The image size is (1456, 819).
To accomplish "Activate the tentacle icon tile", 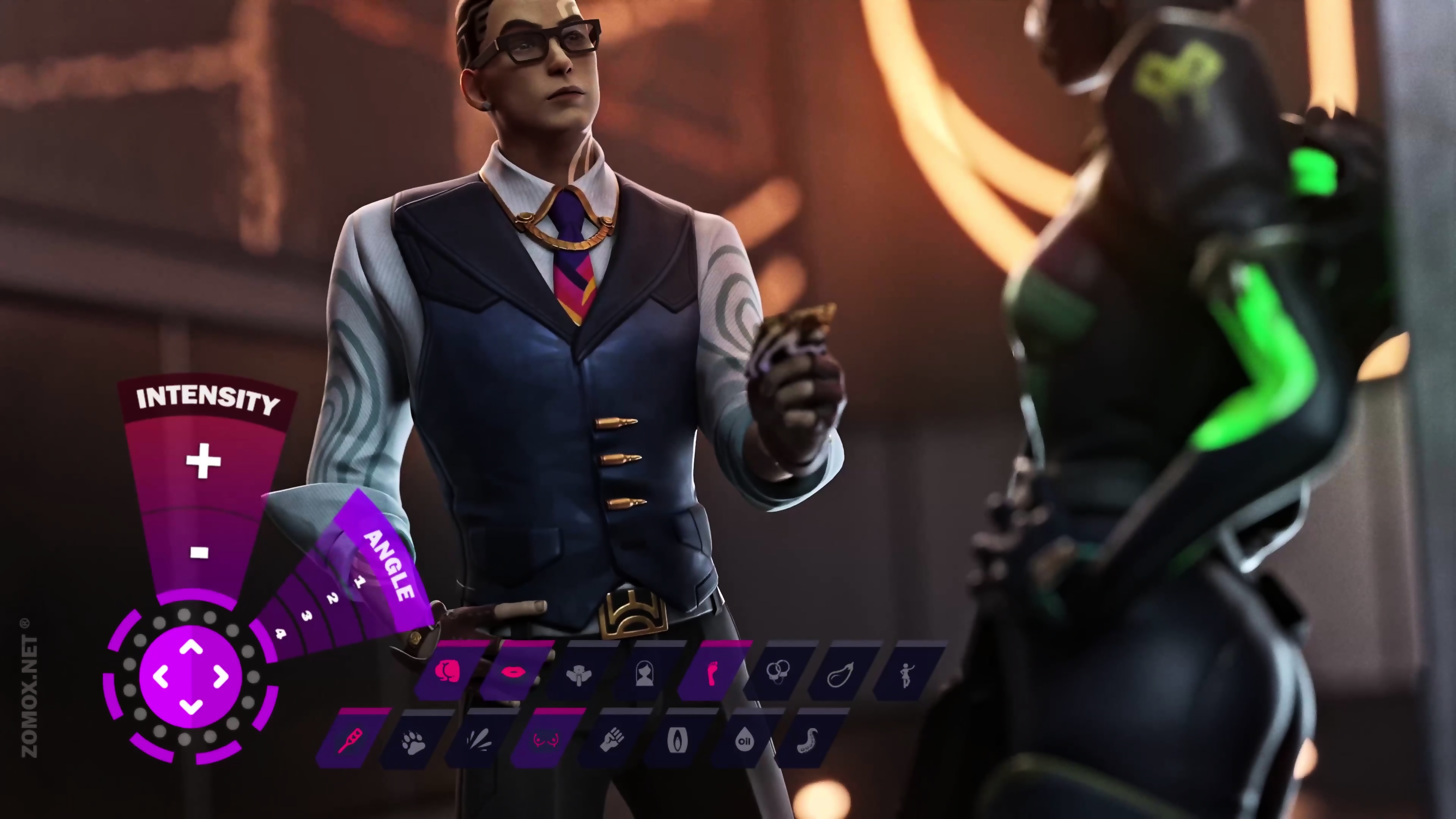I will [x=808, y=739].
